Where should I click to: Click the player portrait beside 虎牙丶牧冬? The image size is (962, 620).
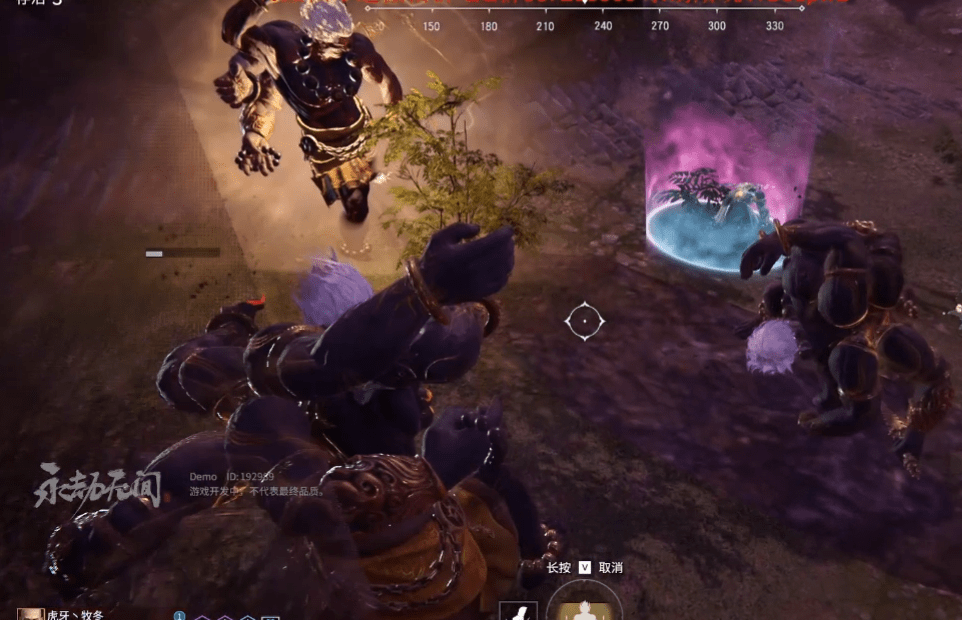[x=30, y=613]
